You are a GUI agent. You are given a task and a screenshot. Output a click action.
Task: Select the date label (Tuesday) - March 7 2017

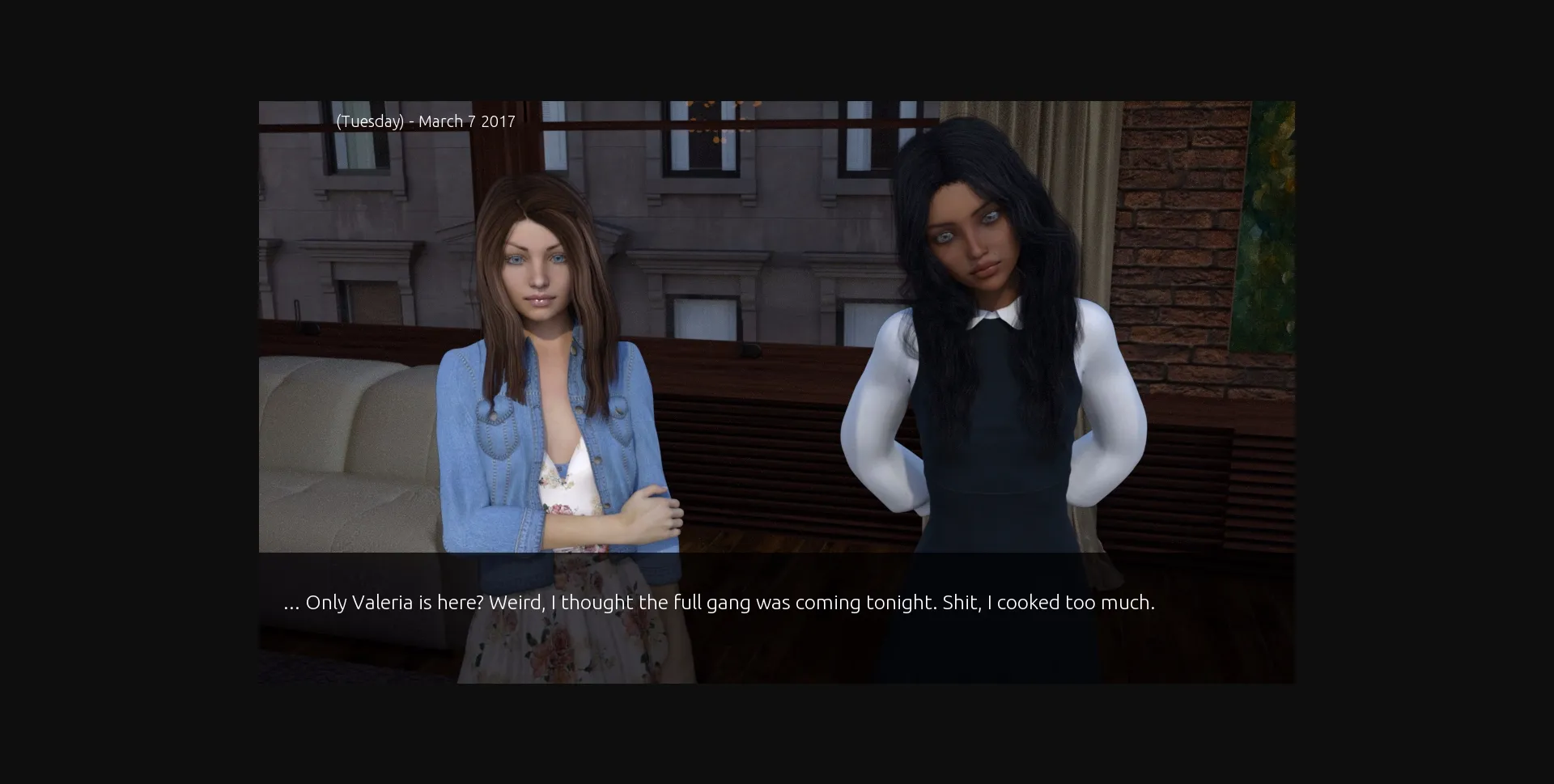pyautogui.click(x=426, y=121)
